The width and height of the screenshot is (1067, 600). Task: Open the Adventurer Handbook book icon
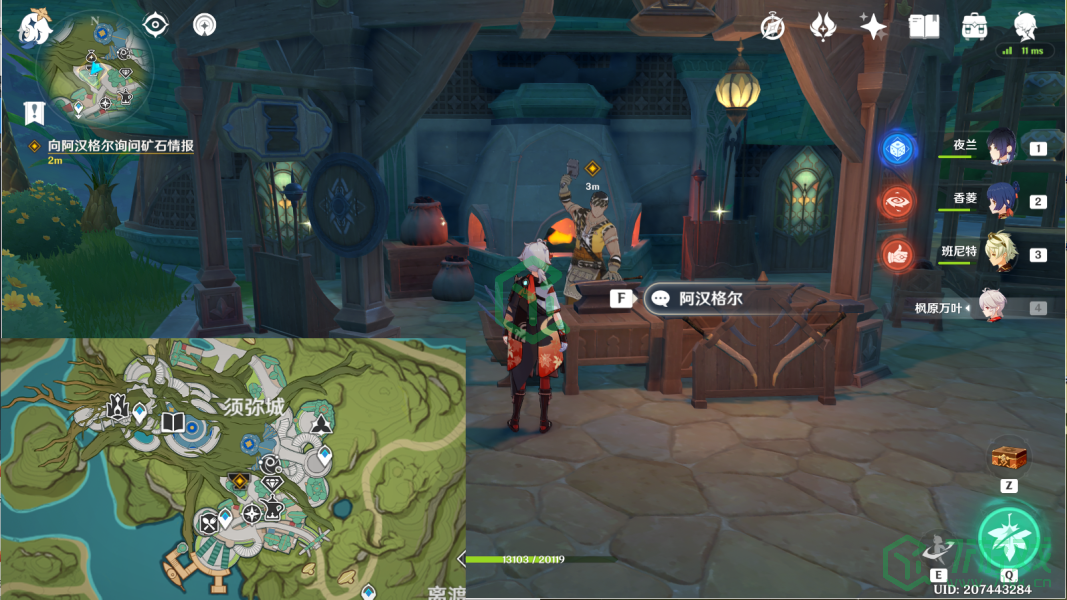(x=924, y=27)
